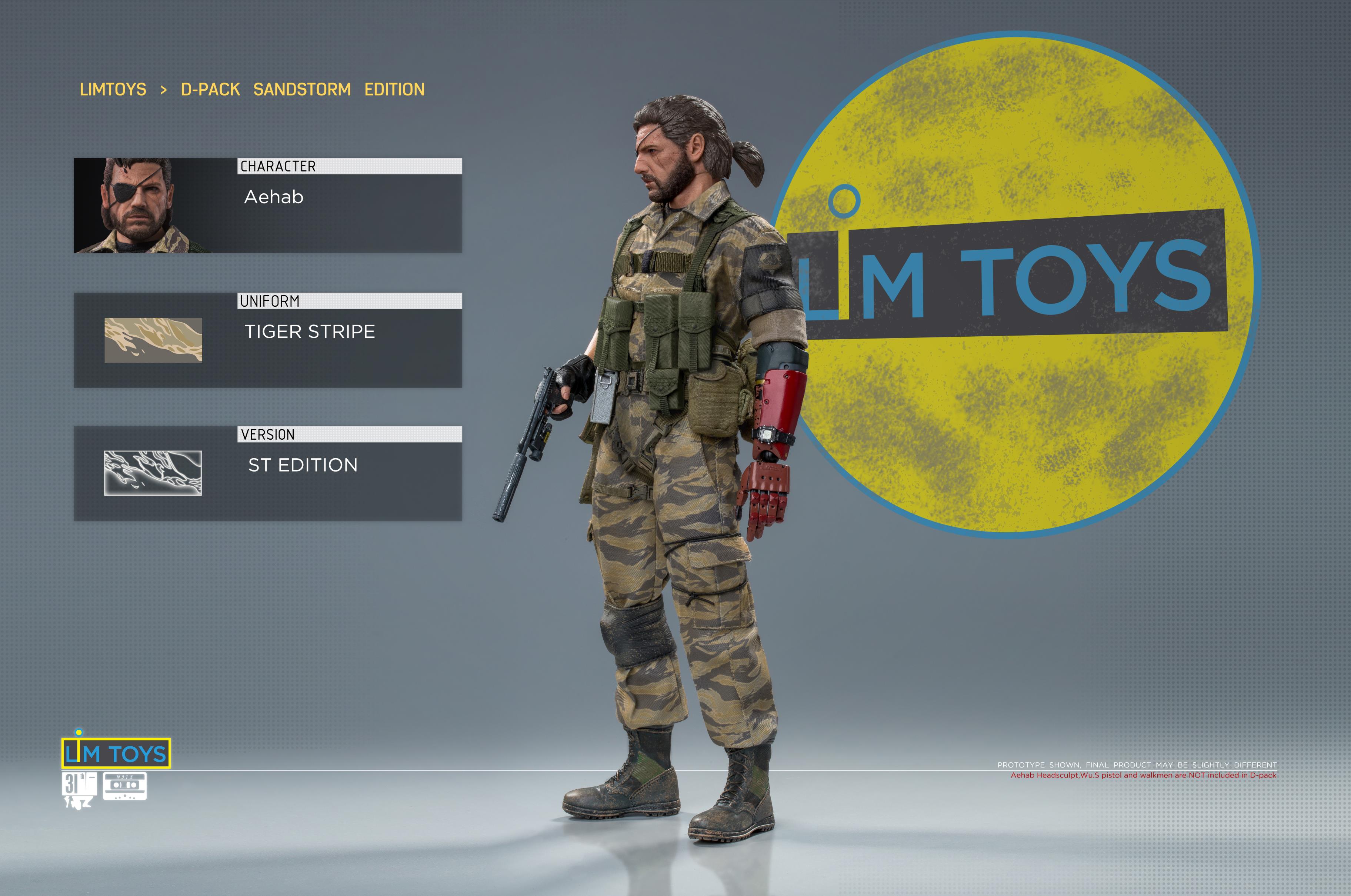Image resolution: width=1351 pixels, height=896 pixels.
Task: Select the tiger stripe camo swatch
Action: [x=153, y=340]
